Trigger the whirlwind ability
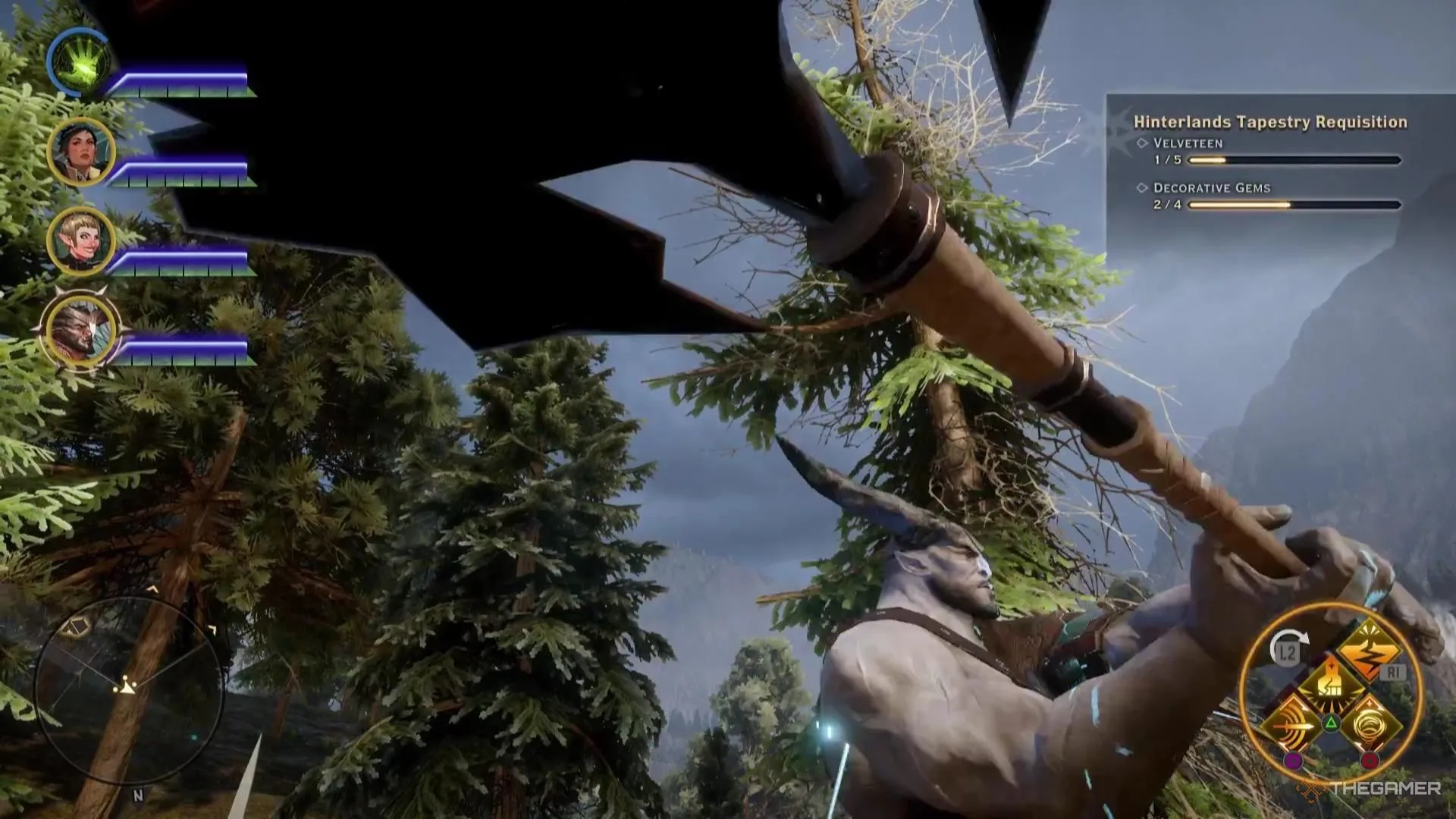This screenshot has height=819, width=1456. tap(1370, 723)
